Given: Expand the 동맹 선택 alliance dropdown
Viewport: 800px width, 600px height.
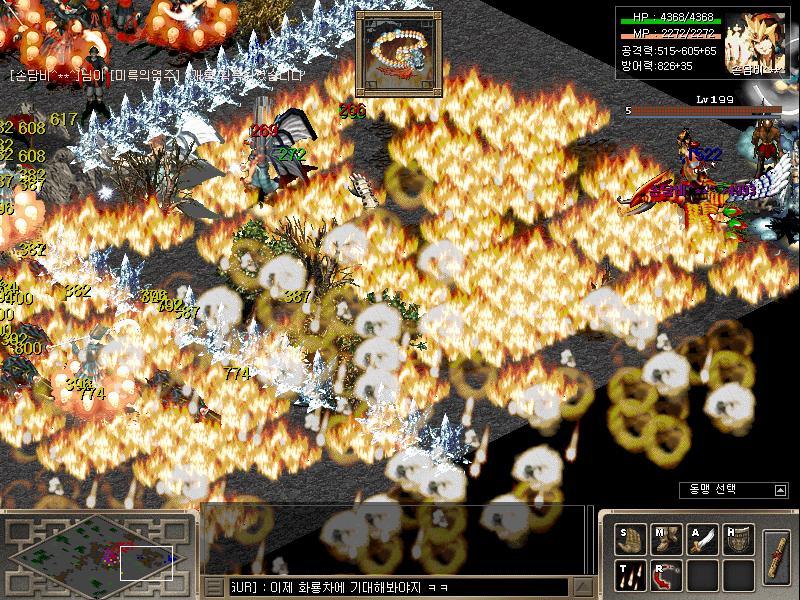Looking at the screenshot, I should pos(780,490).
